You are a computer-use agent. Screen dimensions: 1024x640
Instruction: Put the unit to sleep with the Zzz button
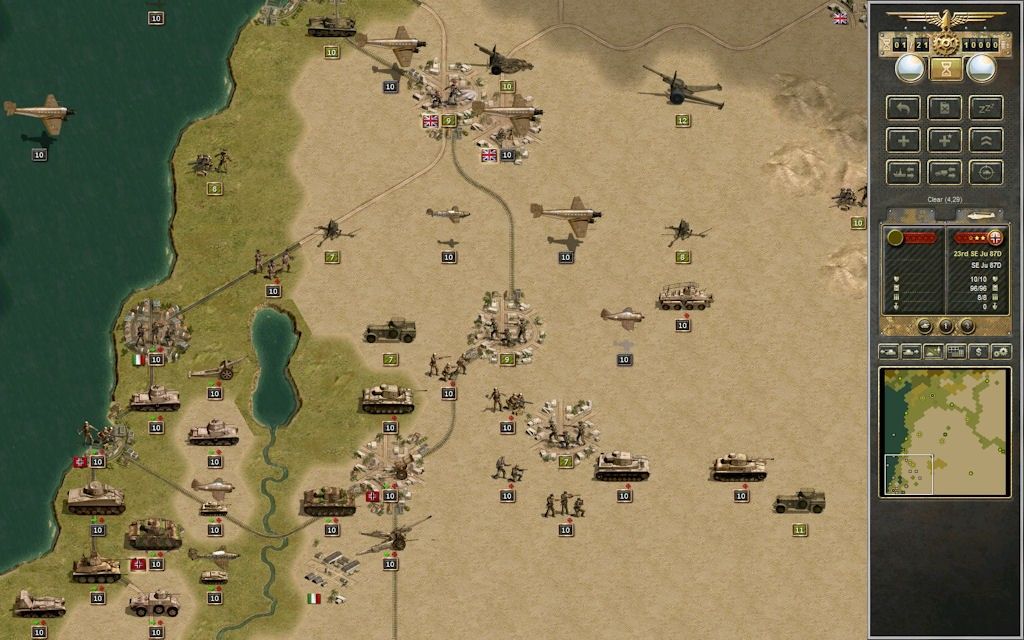click(x=986, y=108)
